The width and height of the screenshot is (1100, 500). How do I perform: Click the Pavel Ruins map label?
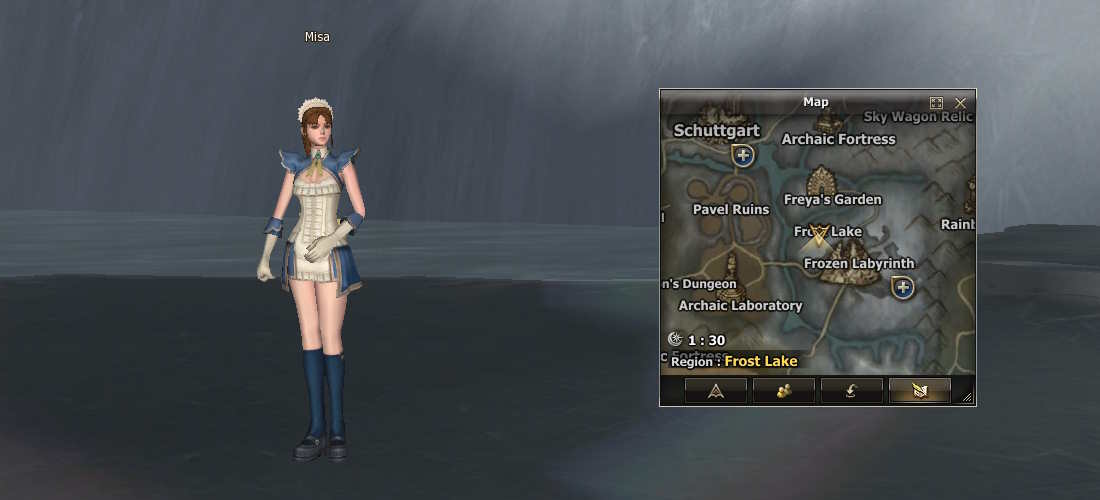[x=731, y=209]
